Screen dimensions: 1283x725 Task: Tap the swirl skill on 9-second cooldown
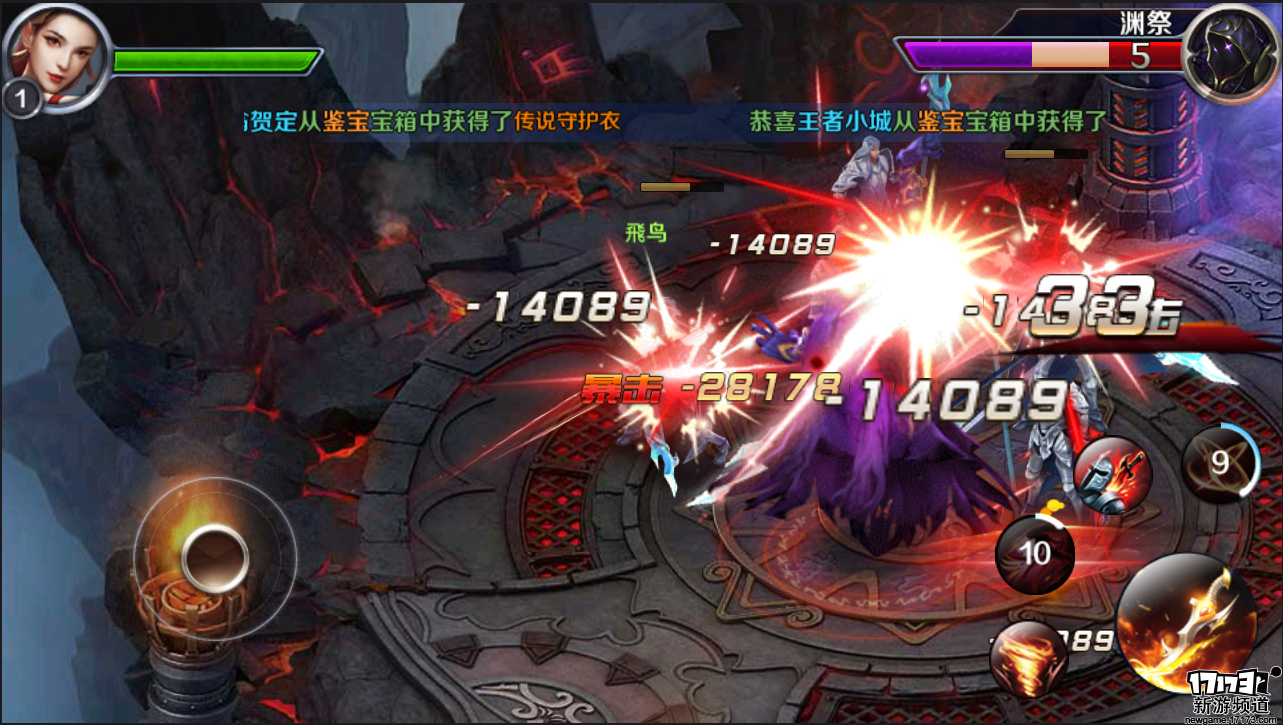[1219, 463]
